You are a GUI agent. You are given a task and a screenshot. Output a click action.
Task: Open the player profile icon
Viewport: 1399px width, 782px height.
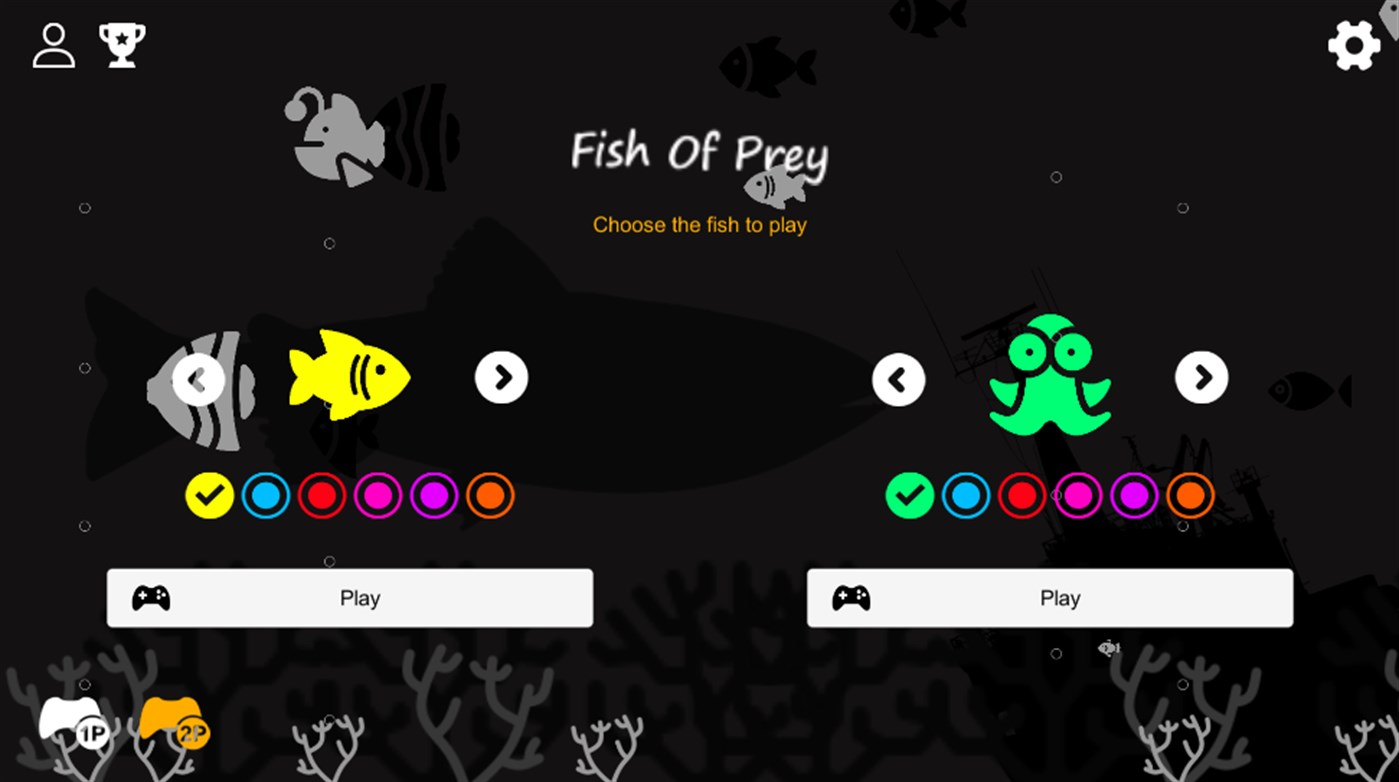point(53,45)
